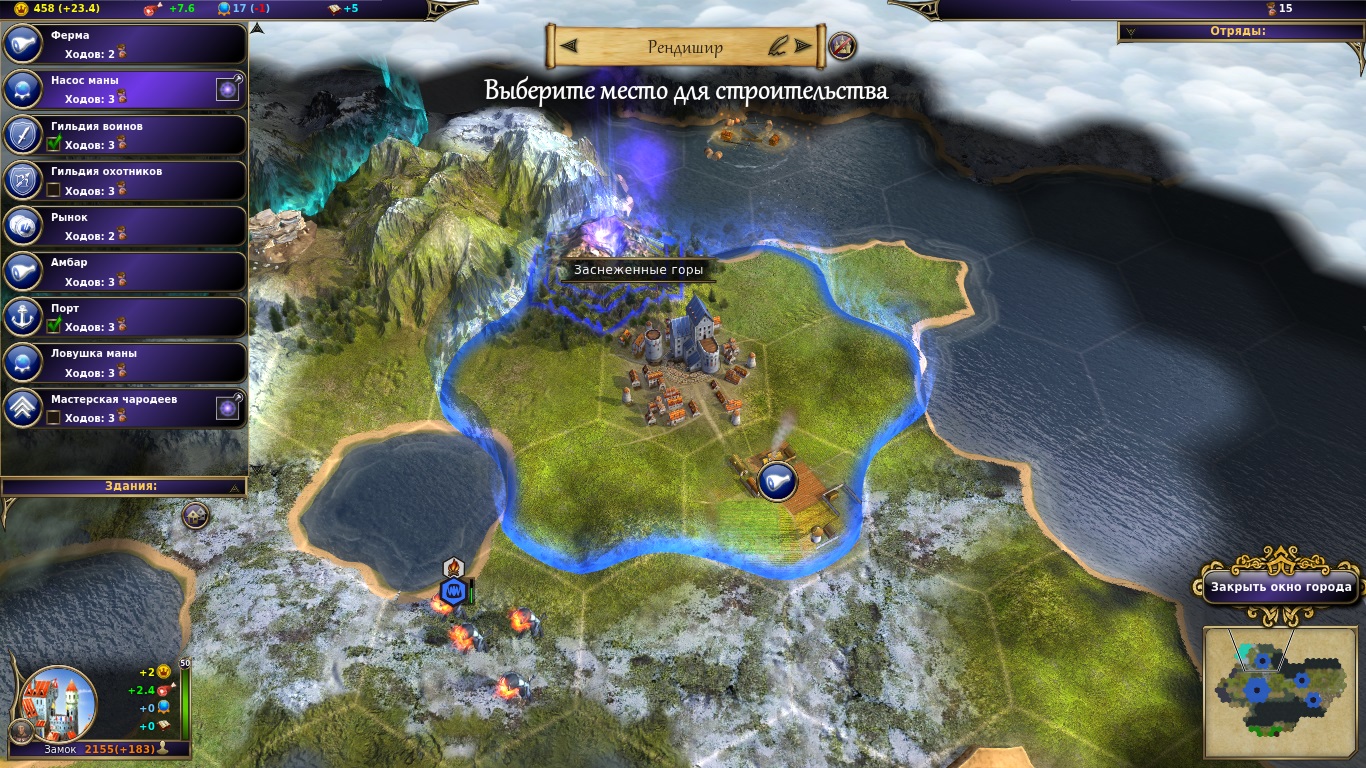Viewport: 1366px width, 768px height.
Task: Click the round farm marker on the map
Action: (x=776, y=481)
